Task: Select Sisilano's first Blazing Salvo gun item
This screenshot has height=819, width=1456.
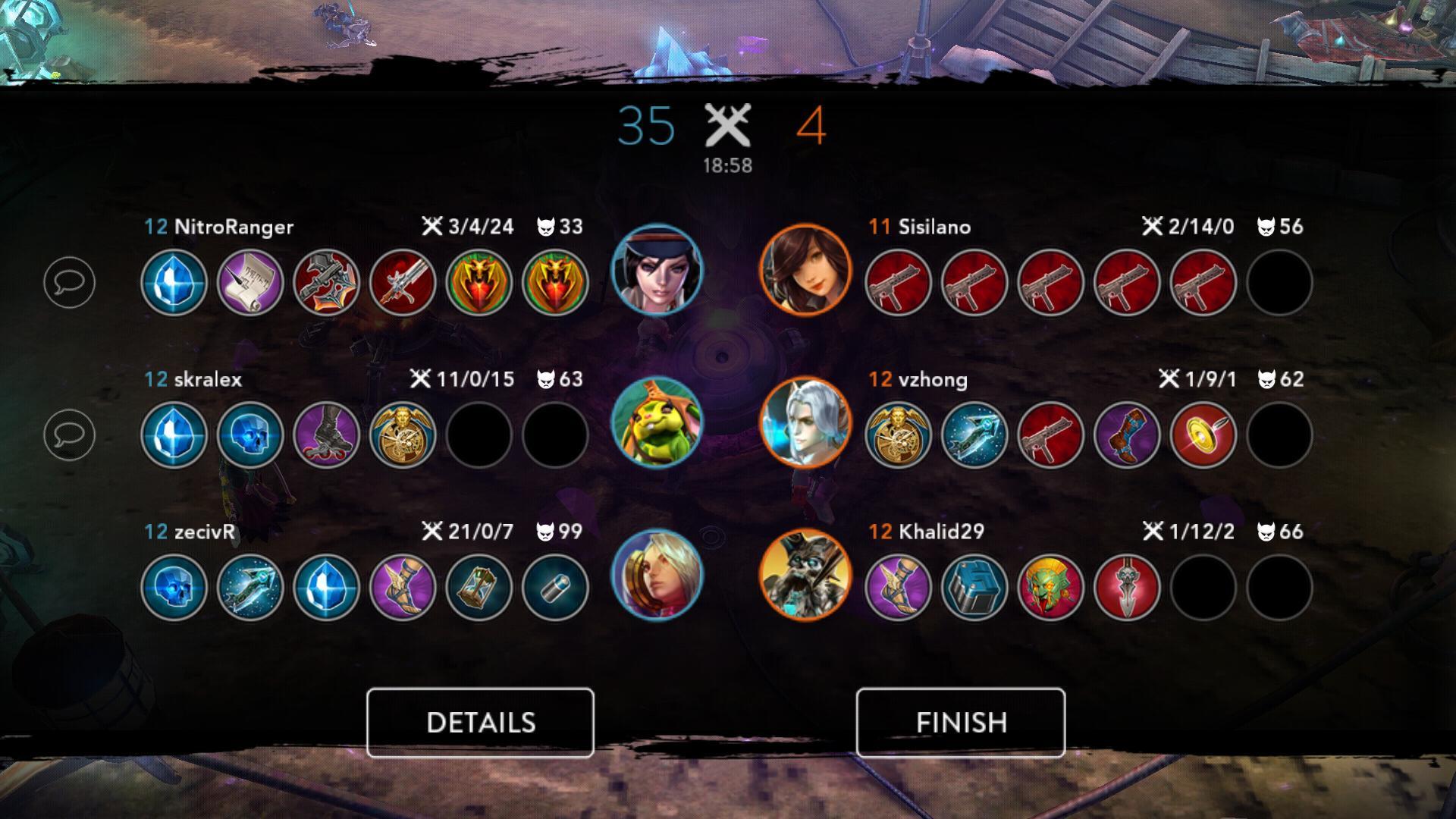Action: click(x=899, y=283)
